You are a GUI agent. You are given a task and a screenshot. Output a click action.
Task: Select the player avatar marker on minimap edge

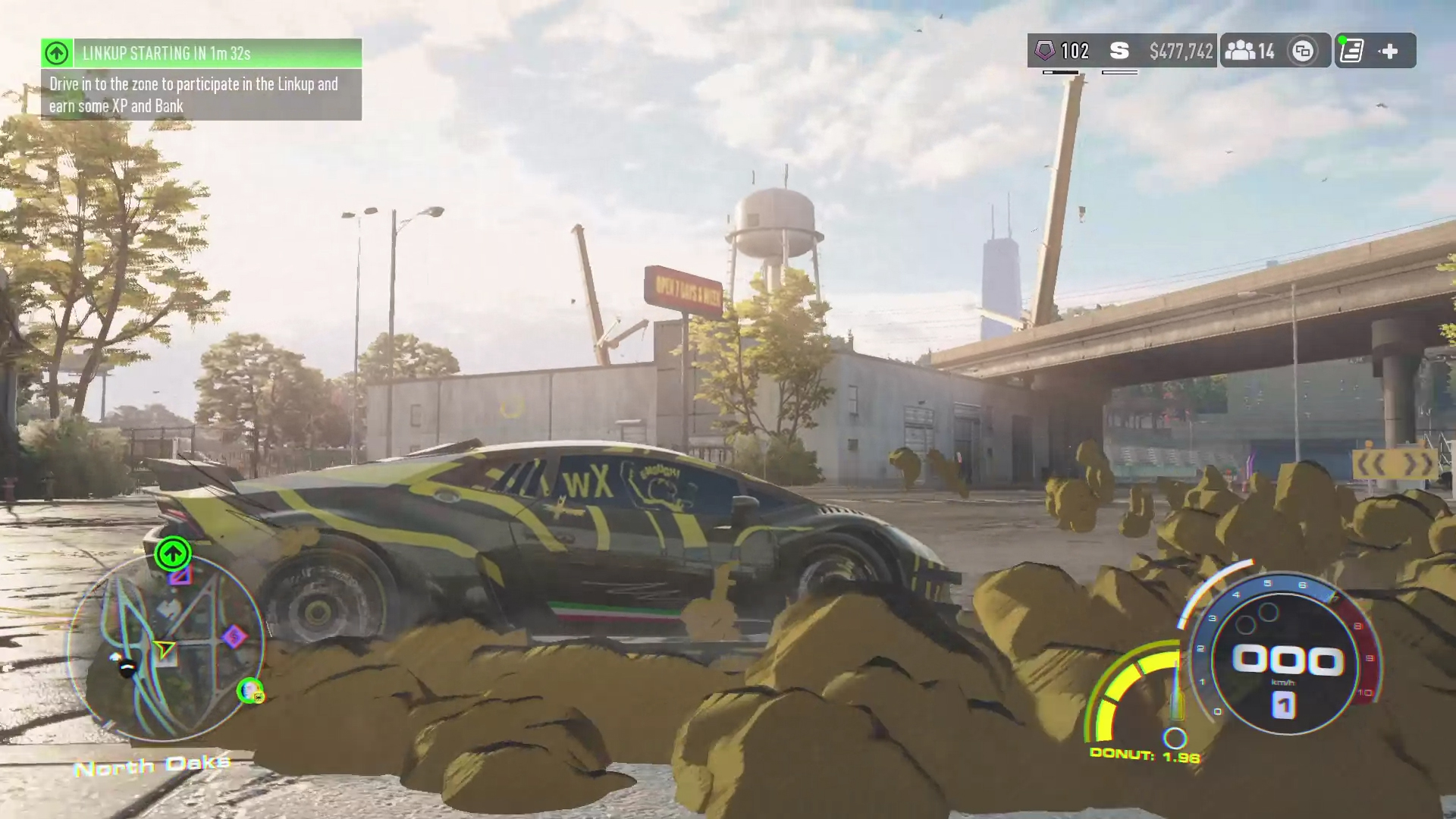(249, 690)
